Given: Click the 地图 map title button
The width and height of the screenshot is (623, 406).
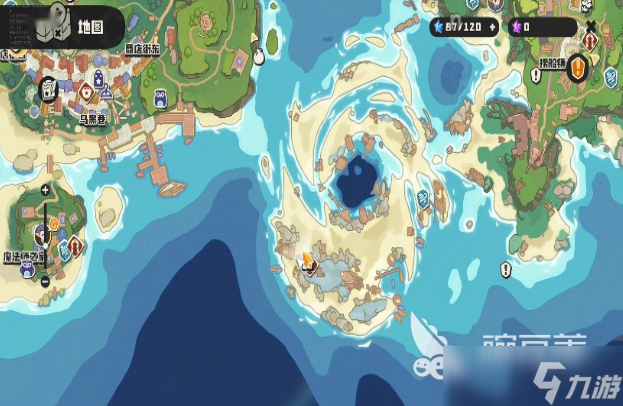Looking at the screenshot, I should pyautogui.click(x=85, y=27).
